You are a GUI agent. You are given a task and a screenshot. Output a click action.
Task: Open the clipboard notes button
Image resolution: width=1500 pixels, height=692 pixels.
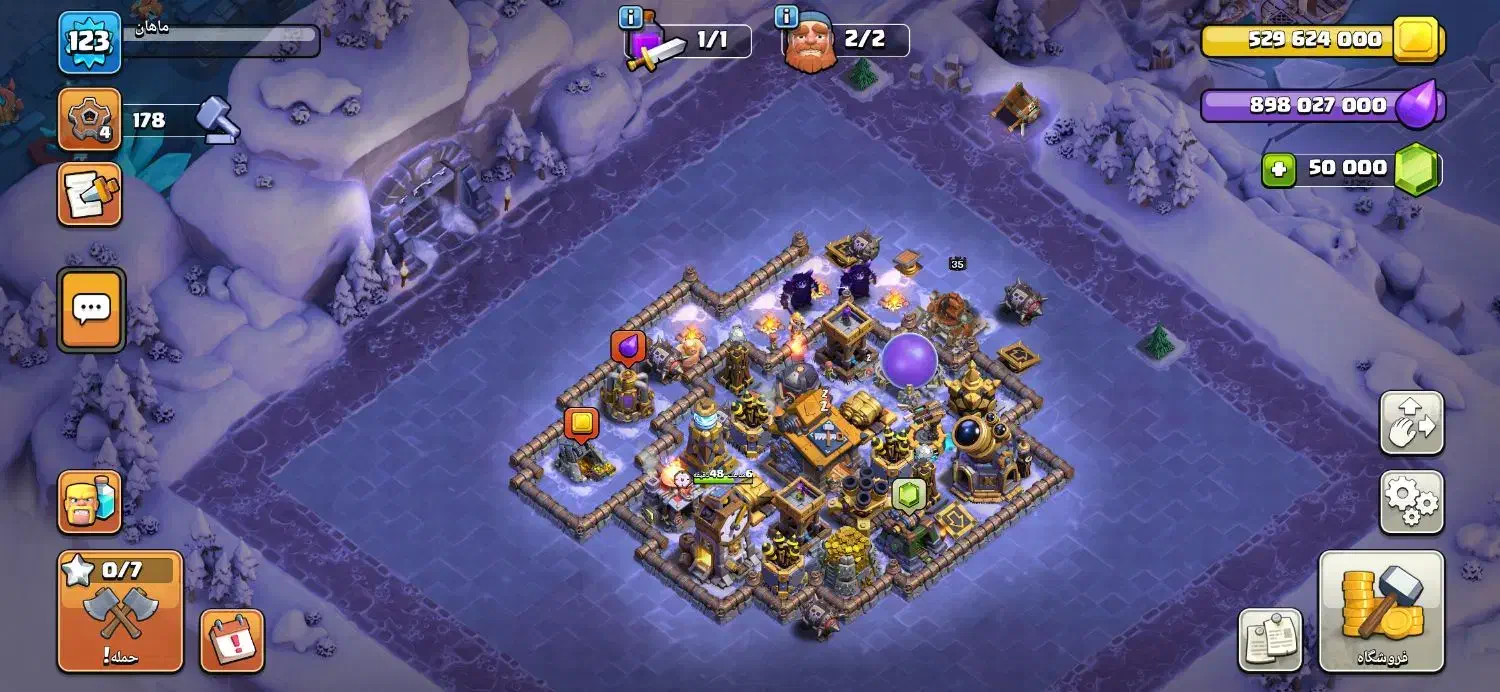pyautogui.click(x=1270, y=640)
